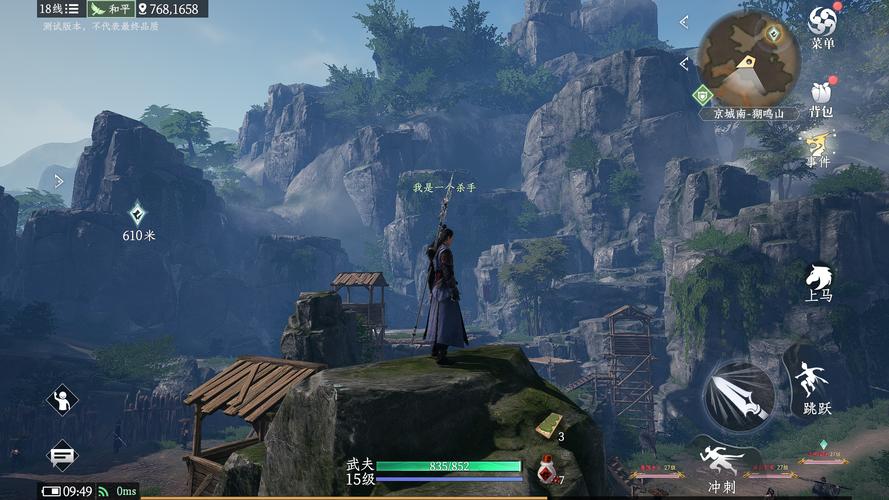This screenshot has width=889, height=500.
Task: Mount the horse with 上马
Action: (818, 281)
